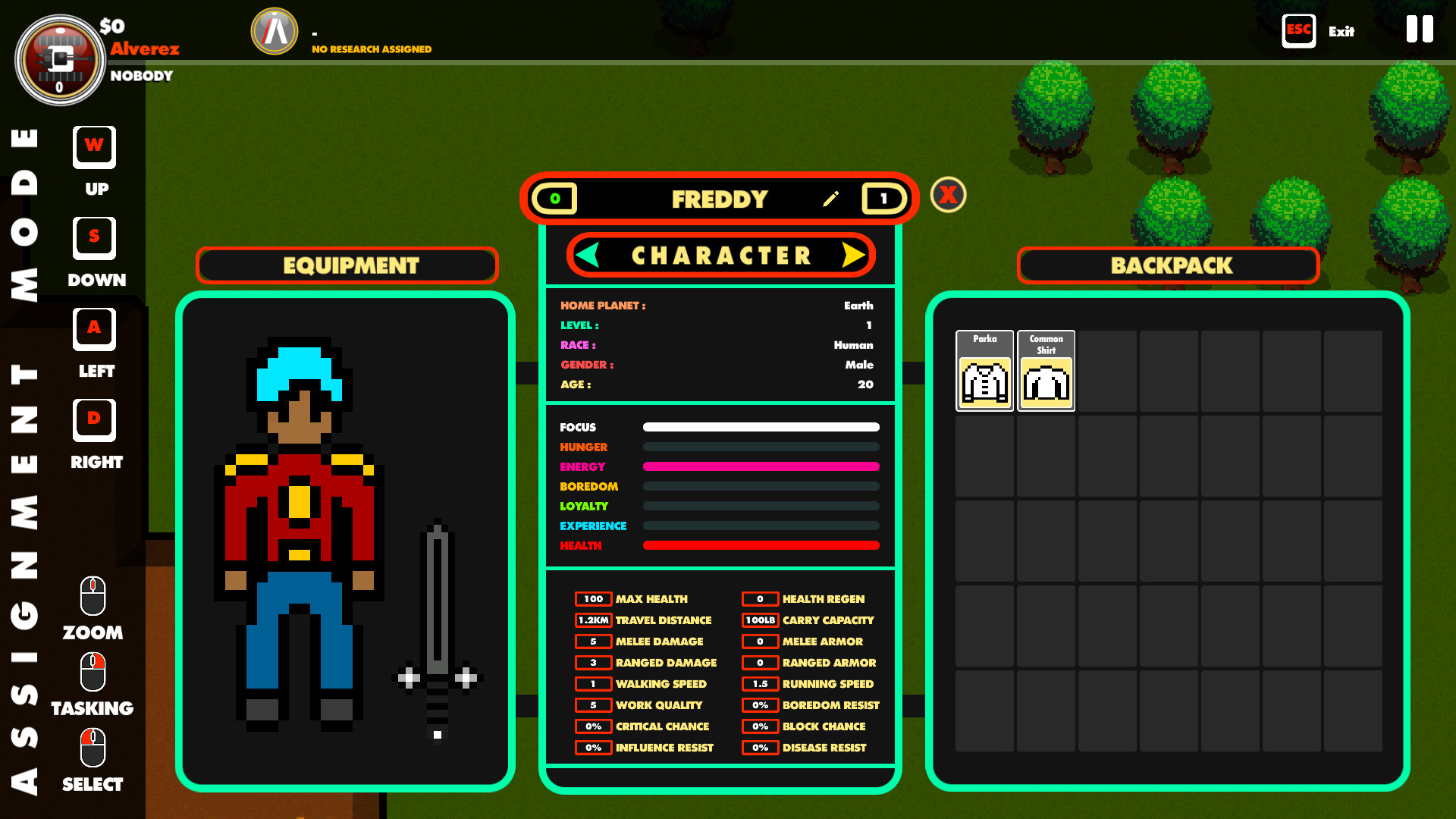This screenshot has width=1456, height=819.
Task: Click Freddy's Energy bar
Action: click(761, 466)
